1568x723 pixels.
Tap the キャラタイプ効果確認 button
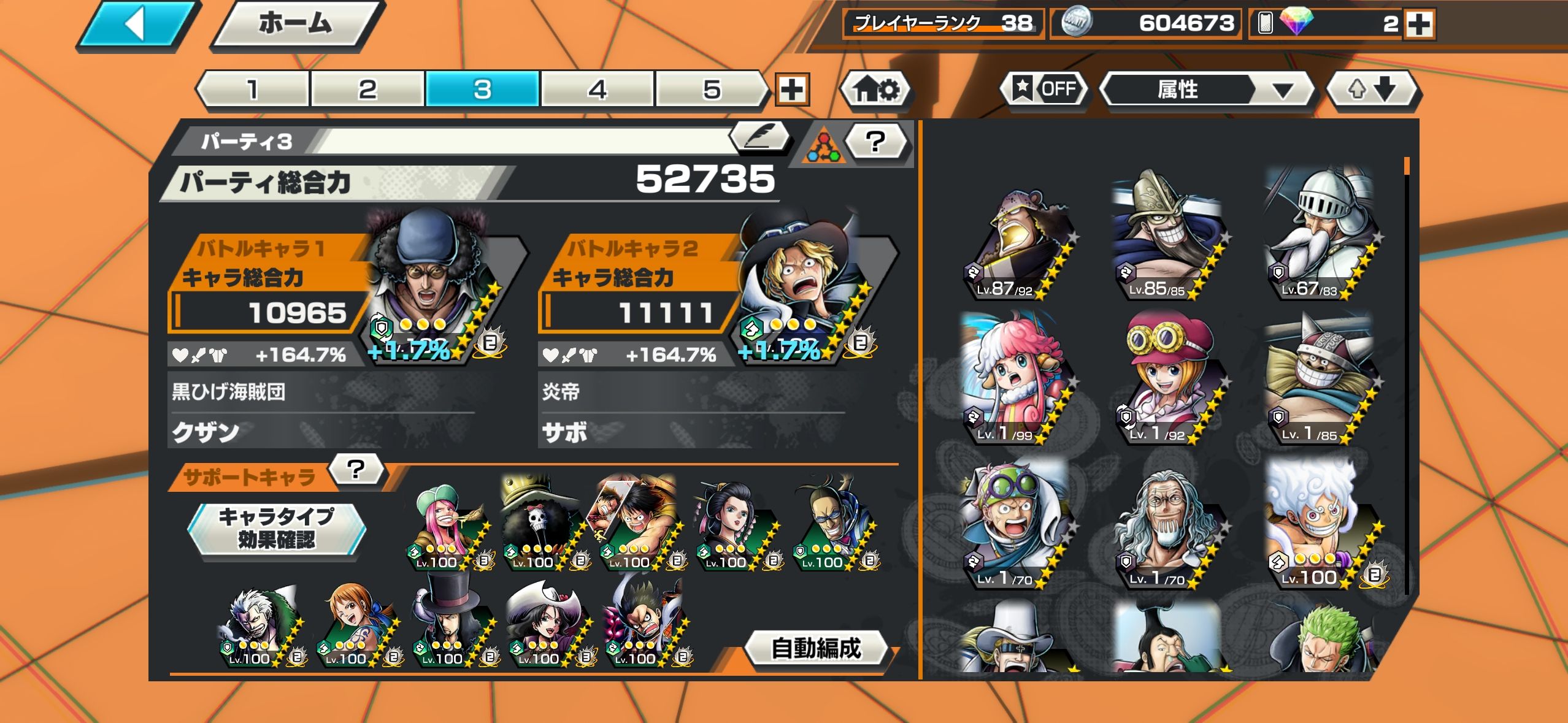point(277,528)
